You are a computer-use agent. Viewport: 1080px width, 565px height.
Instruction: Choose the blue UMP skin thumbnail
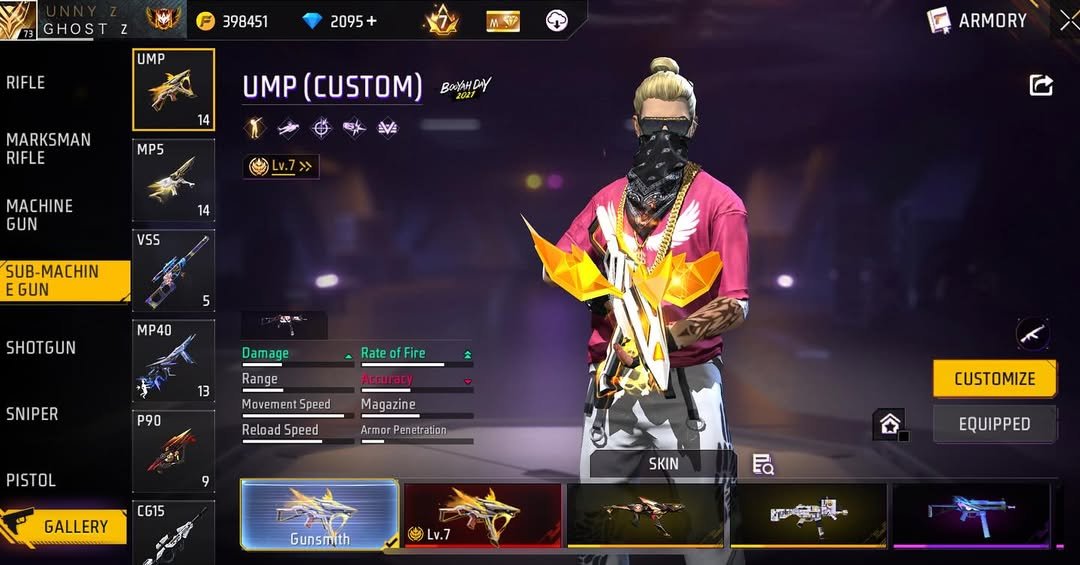pyautogui.click(x=970, y=515)
